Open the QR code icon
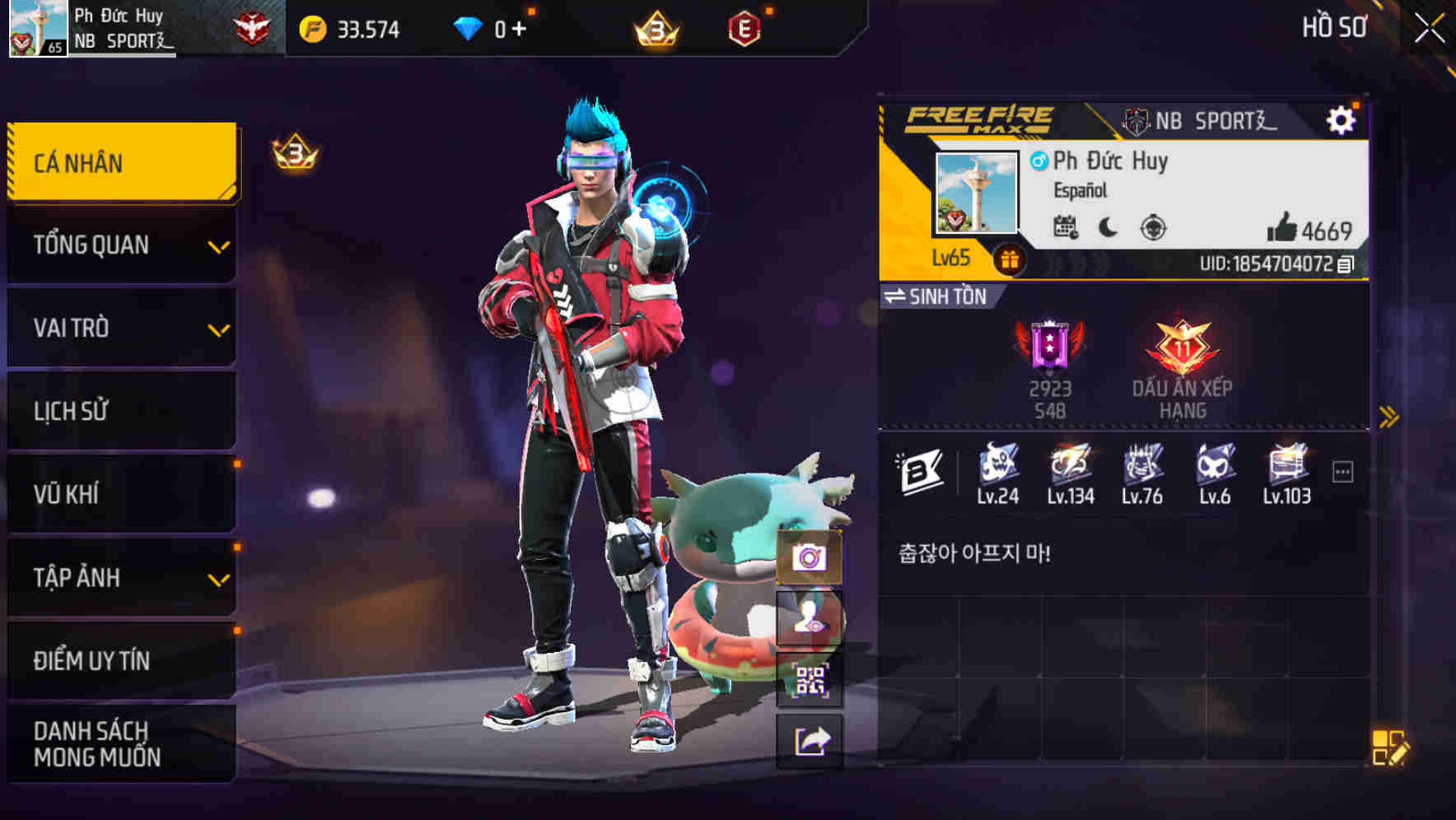The image size is (1456, 820). coord(810,679)
